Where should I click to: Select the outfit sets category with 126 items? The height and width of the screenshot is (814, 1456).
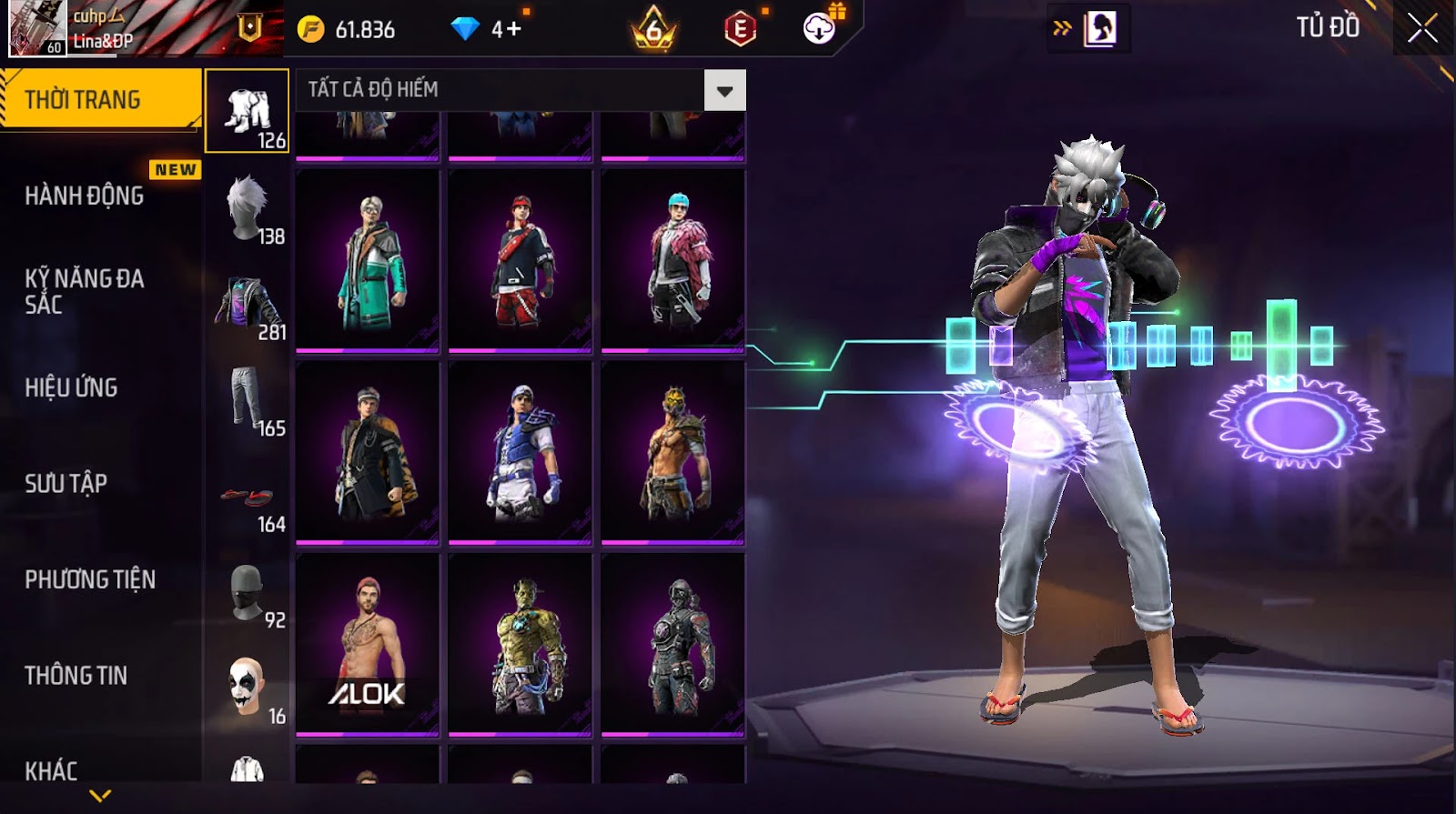tap(248, 111)
